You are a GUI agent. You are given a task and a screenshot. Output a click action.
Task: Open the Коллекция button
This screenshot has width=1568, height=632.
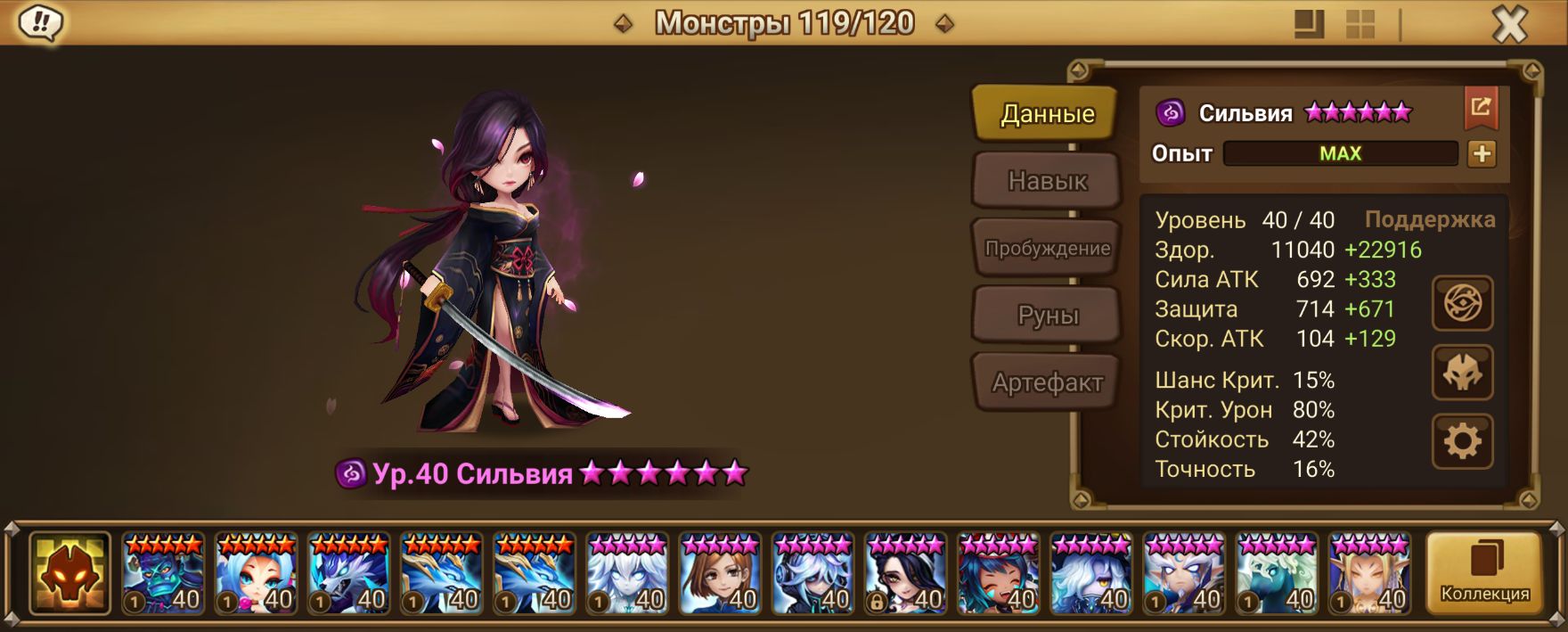pyautogui.click(x=1484, y=574)
